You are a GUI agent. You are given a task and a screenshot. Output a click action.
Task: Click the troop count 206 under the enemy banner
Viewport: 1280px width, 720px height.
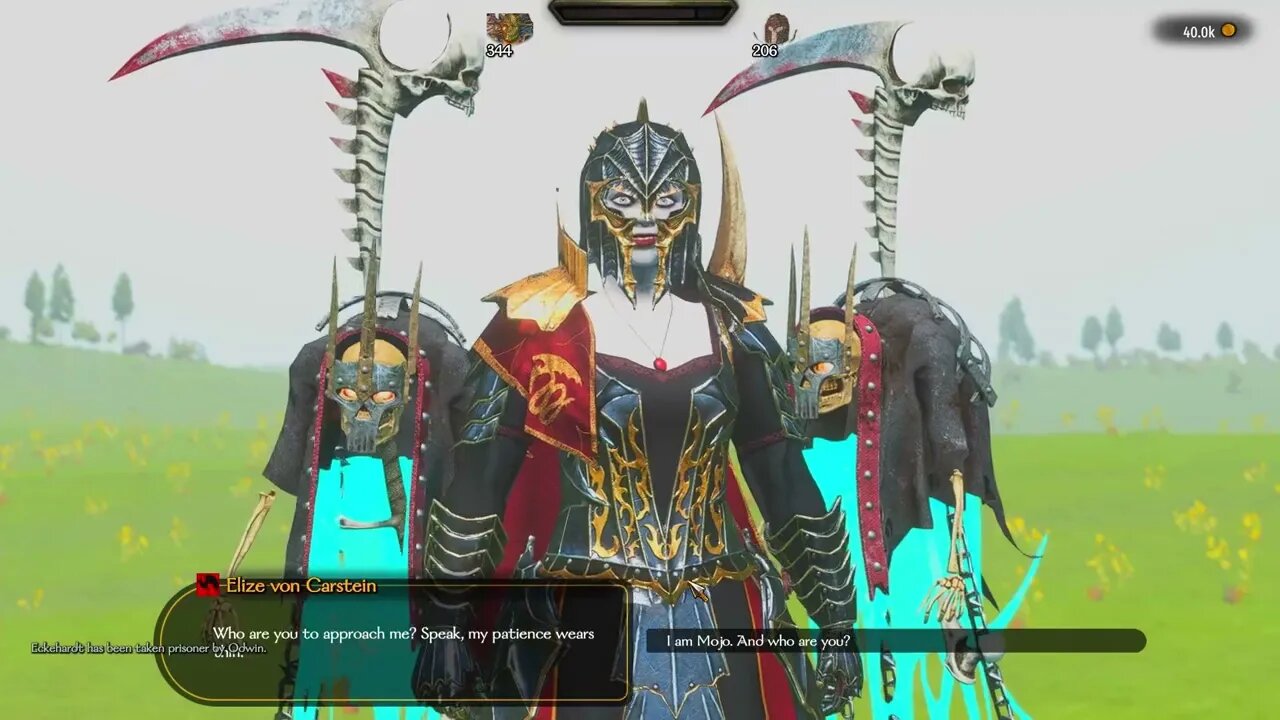click(x=765, y=51)
